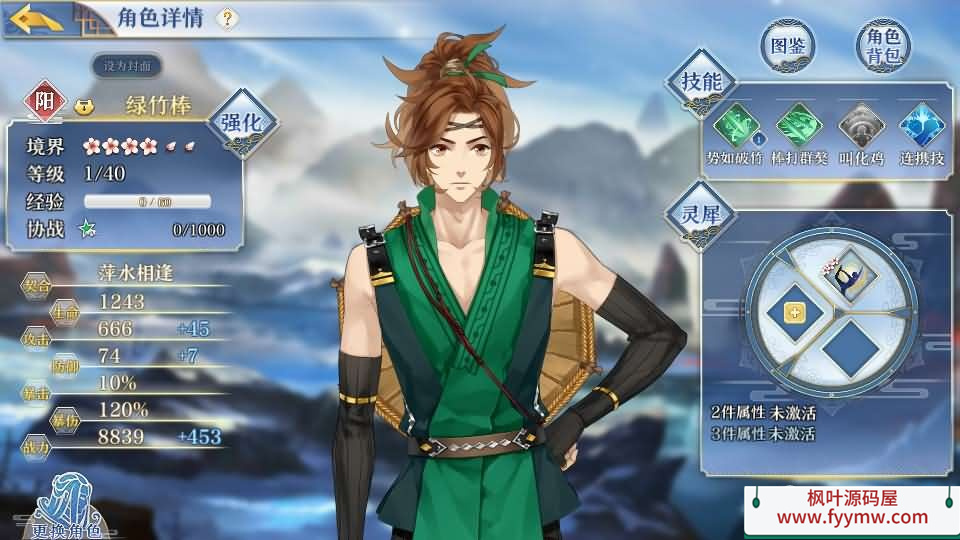Tap the gold lock icon beside the name

(x=84, y=105)
